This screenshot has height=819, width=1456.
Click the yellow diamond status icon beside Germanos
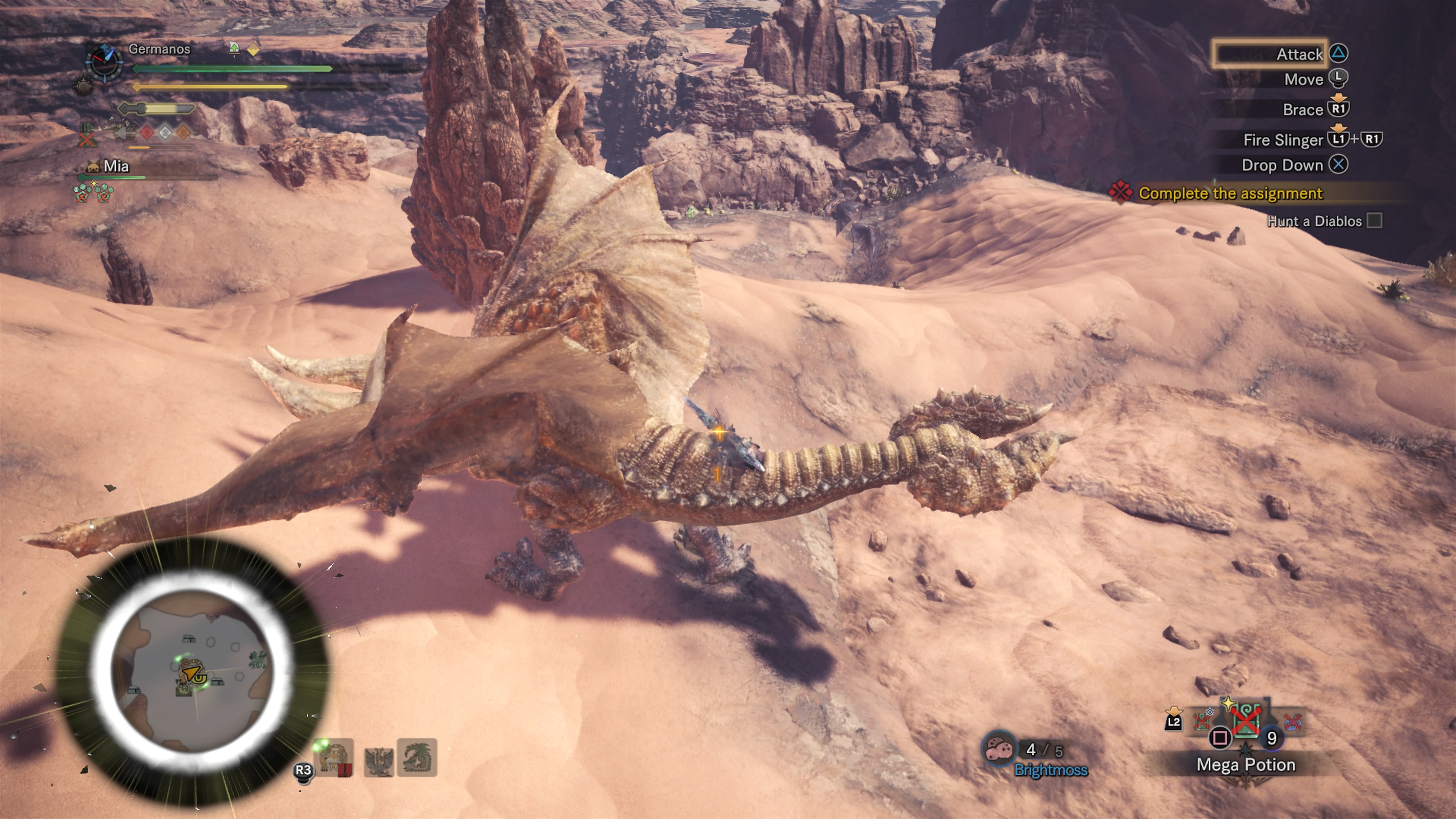[253, 49]
